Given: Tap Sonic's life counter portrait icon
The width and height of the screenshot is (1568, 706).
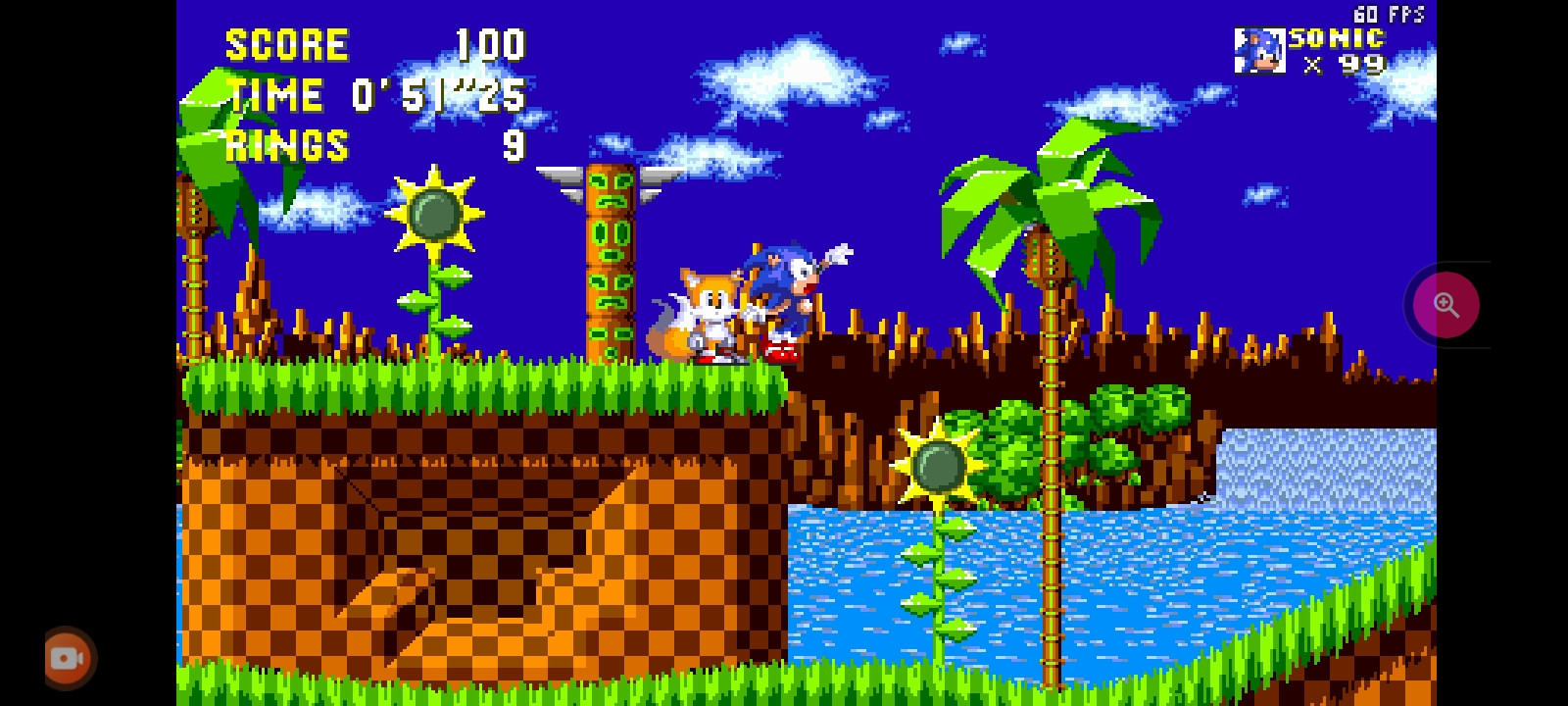Looking at the screenshot, I should point(1261,49).
